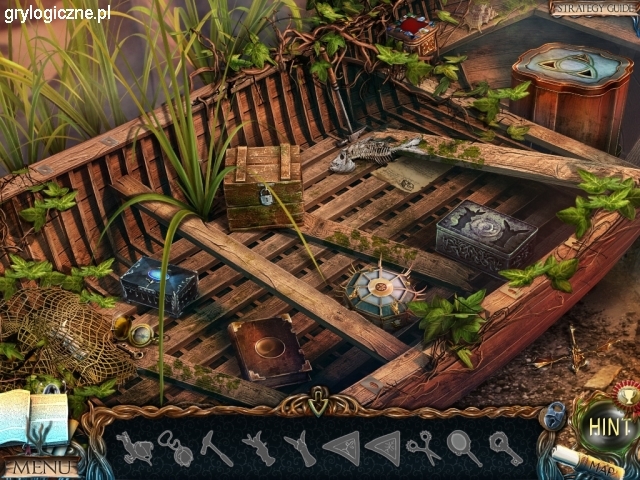Select the scissors silhouette in the item bar
The height and width of the screenshot is (480, 640).
pyautogui.click(x=423, y=447)
